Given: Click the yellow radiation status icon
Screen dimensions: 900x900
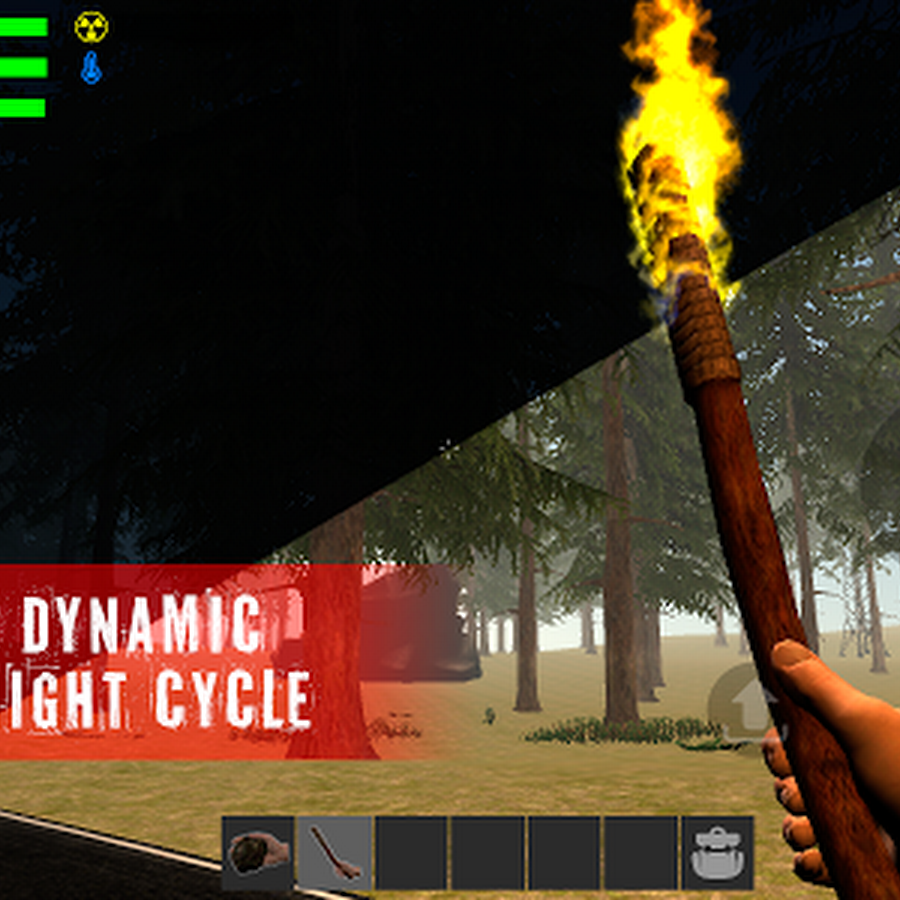Looking at the screenshot, I should point(91,27).
